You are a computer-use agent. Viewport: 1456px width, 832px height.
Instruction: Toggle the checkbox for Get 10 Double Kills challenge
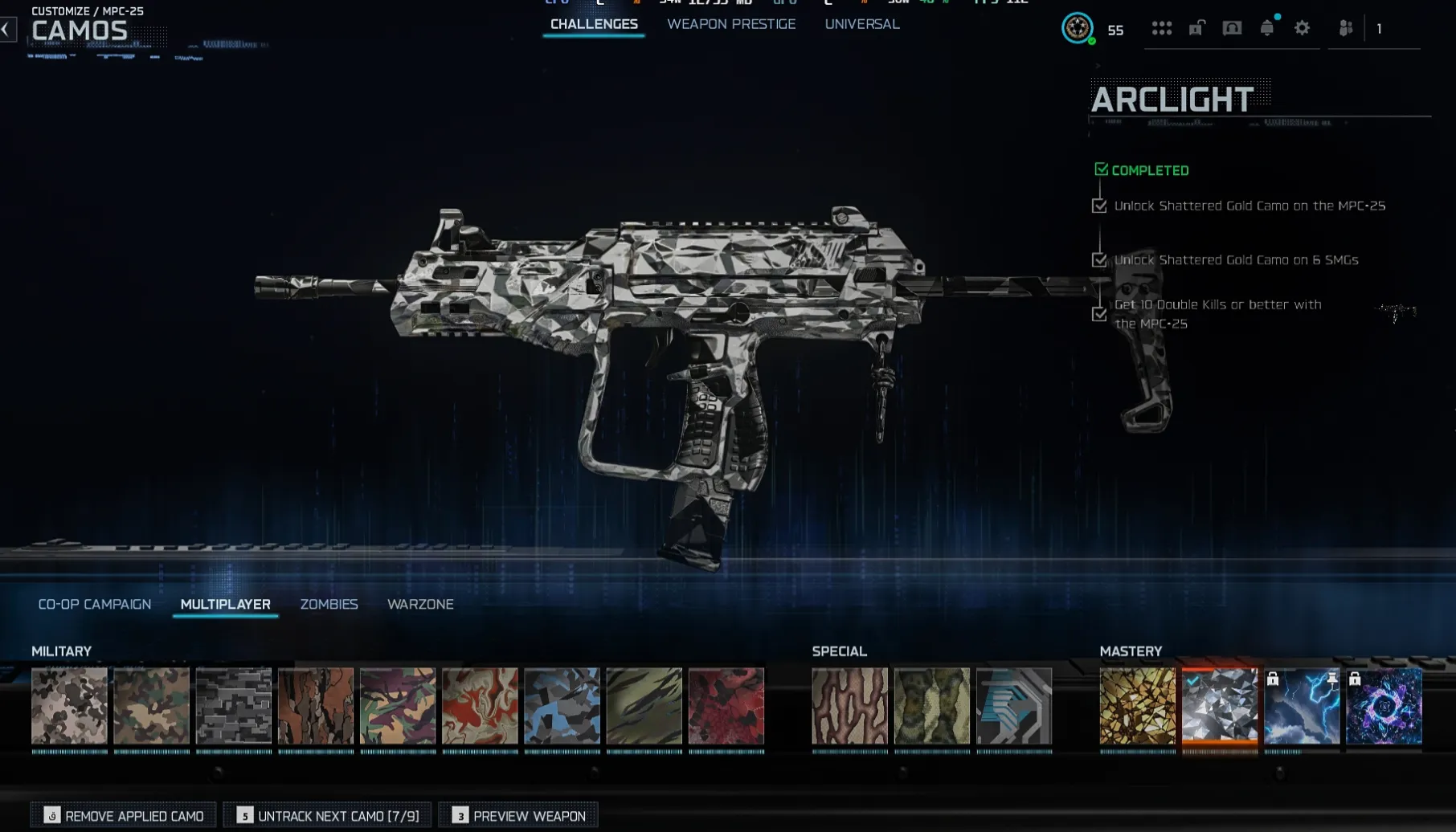pyautogui.click(x=1099, y=314)
